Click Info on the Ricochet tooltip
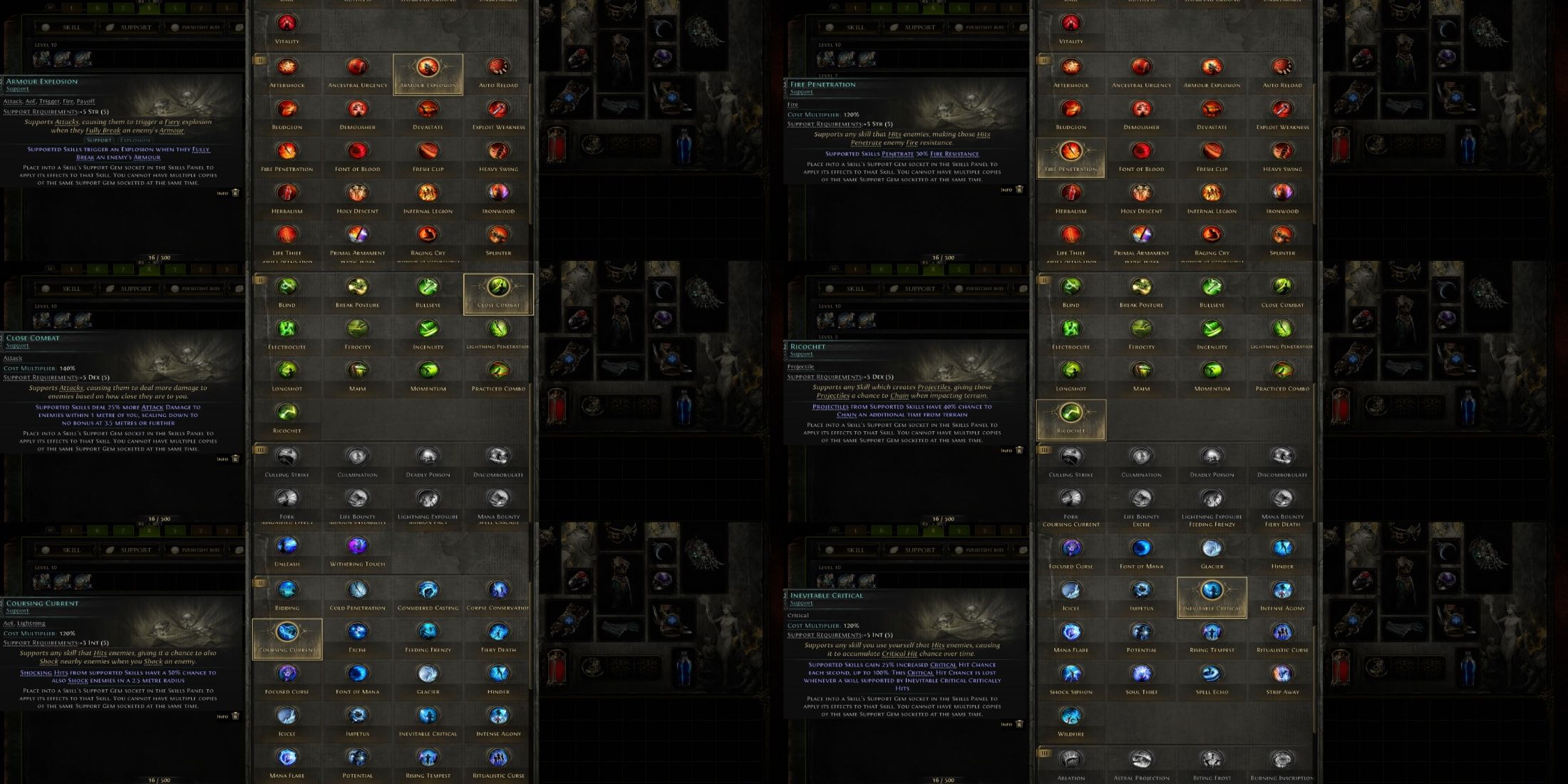 coord(1006,450)
